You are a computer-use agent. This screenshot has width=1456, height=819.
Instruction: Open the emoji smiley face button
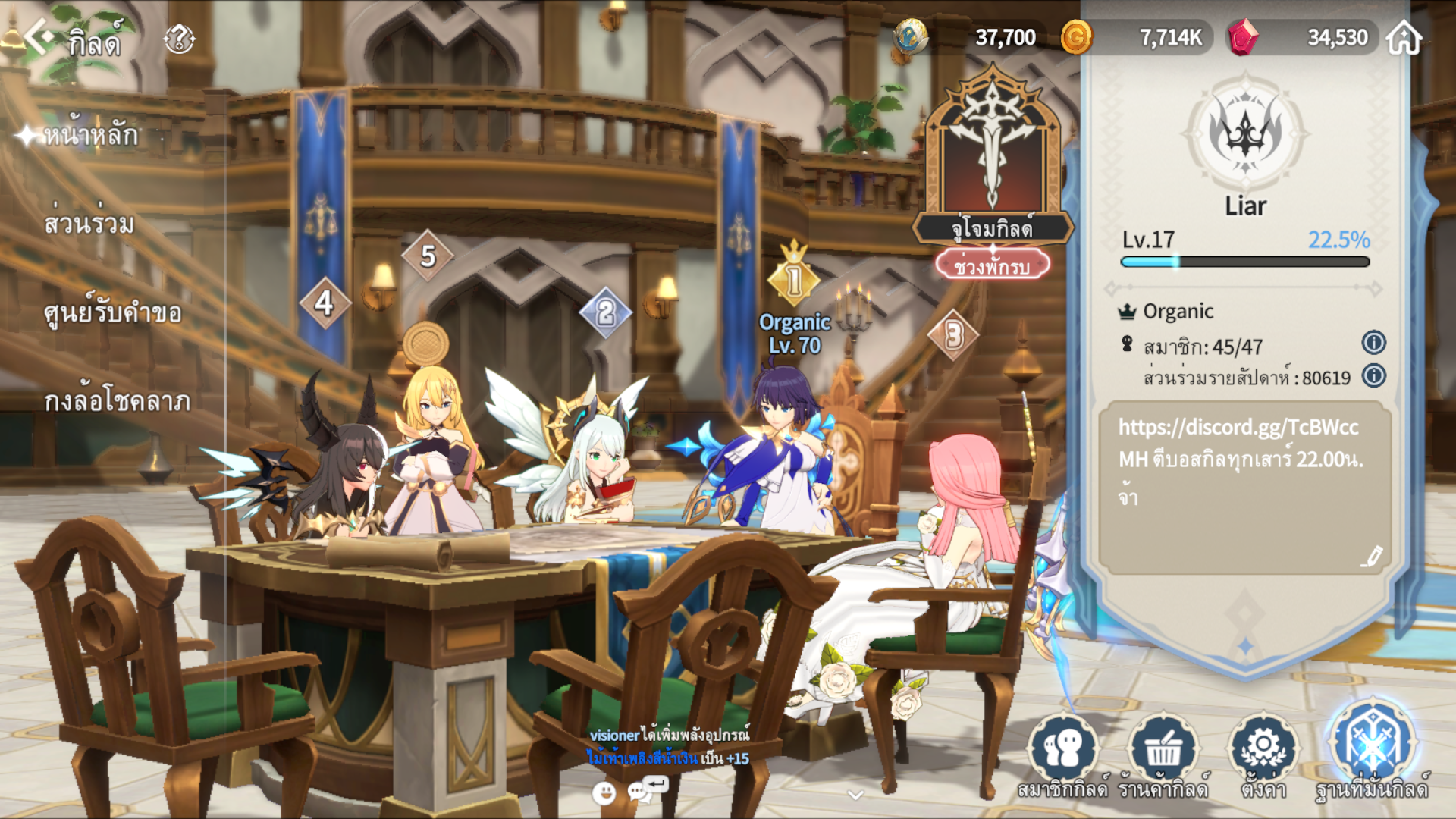[x=604, y=793]
